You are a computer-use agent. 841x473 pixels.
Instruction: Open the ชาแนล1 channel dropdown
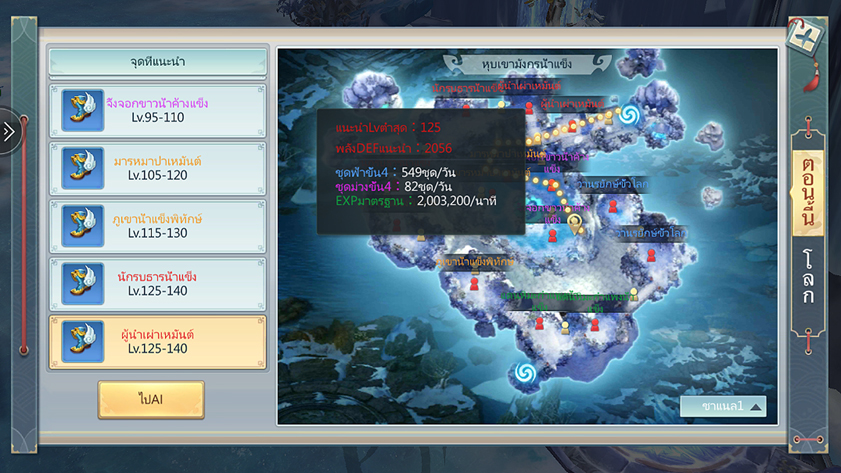[723, 406]
